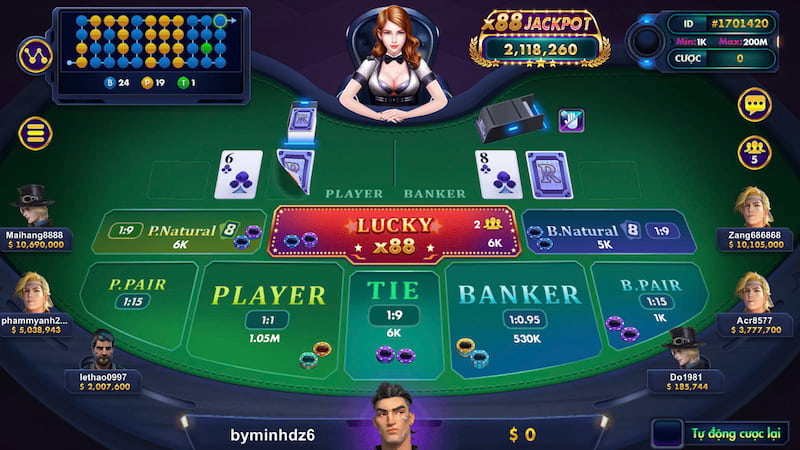Image resolution: width=800 pixels, height=450 pixels.
Task: Toggle the Tự động cược lại checkbox
Action: tap(665, 433)
